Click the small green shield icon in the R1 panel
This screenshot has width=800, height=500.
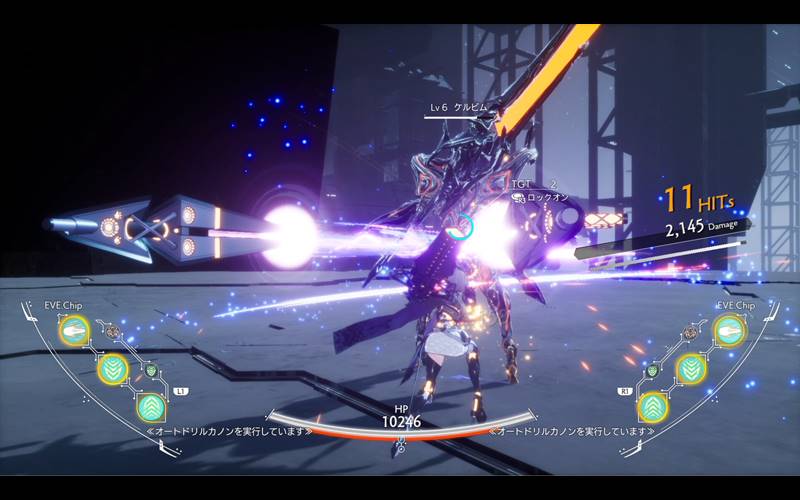point(651,370)
